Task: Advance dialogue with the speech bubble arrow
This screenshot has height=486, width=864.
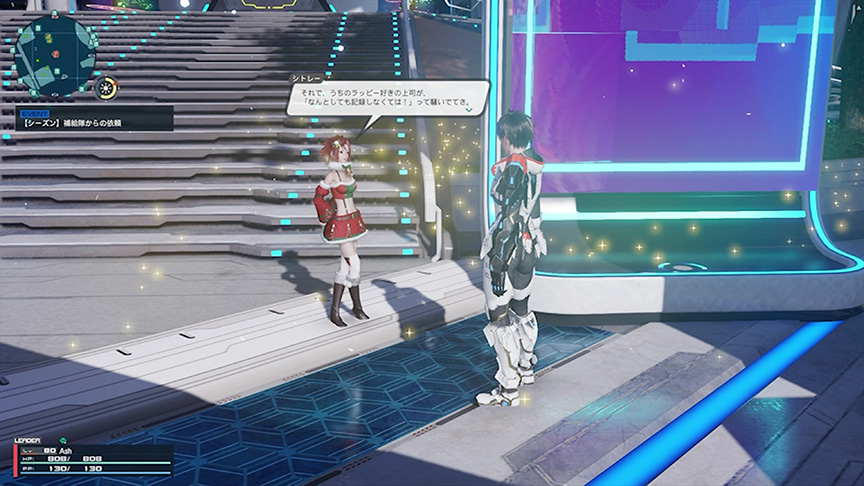Action: coord(467,108)
